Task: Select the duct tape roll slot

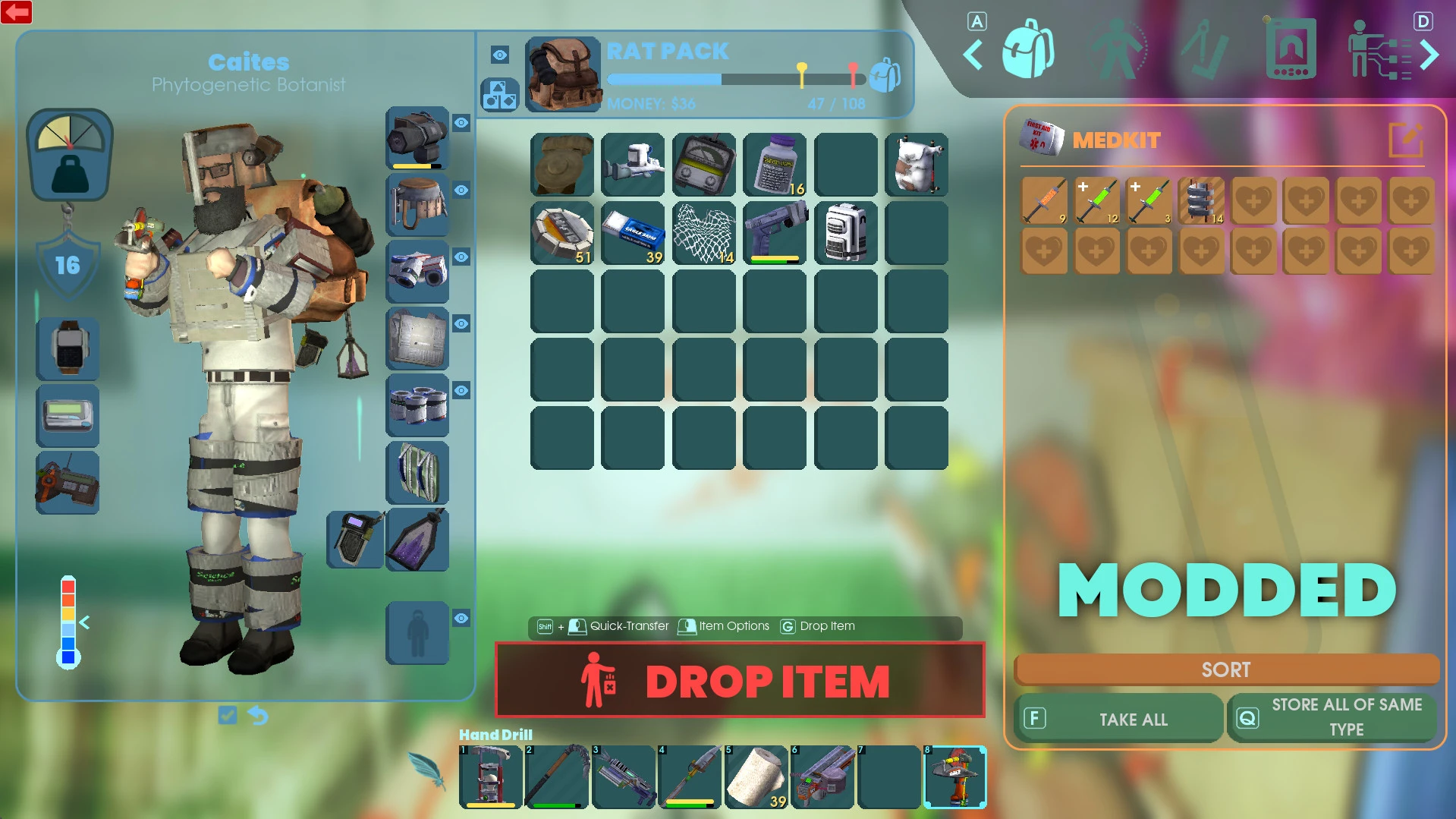Action: pos(562,233)
